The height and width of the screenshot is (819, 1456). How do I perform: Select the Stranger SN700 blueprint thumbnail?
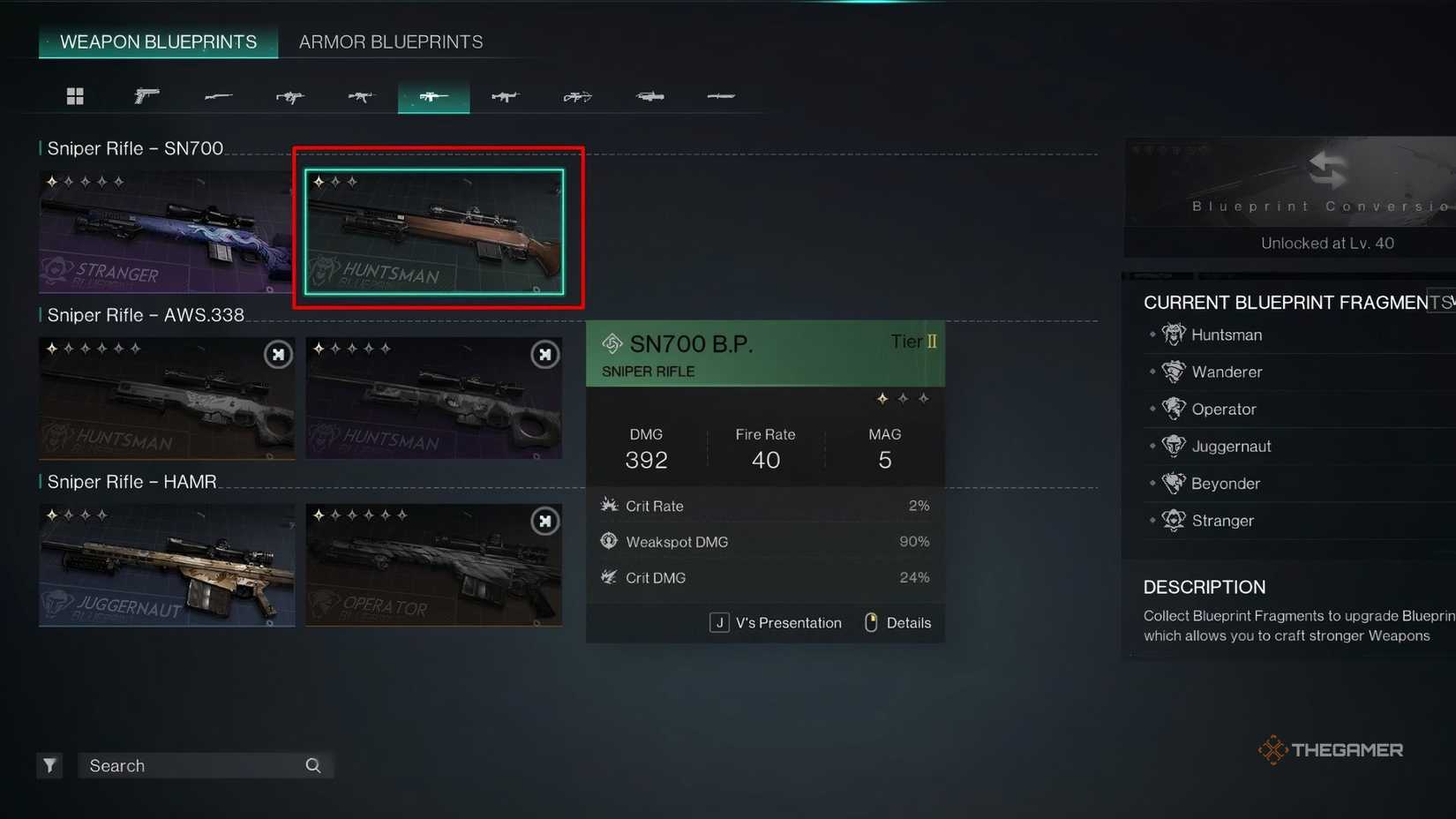[x=167, y=231]
